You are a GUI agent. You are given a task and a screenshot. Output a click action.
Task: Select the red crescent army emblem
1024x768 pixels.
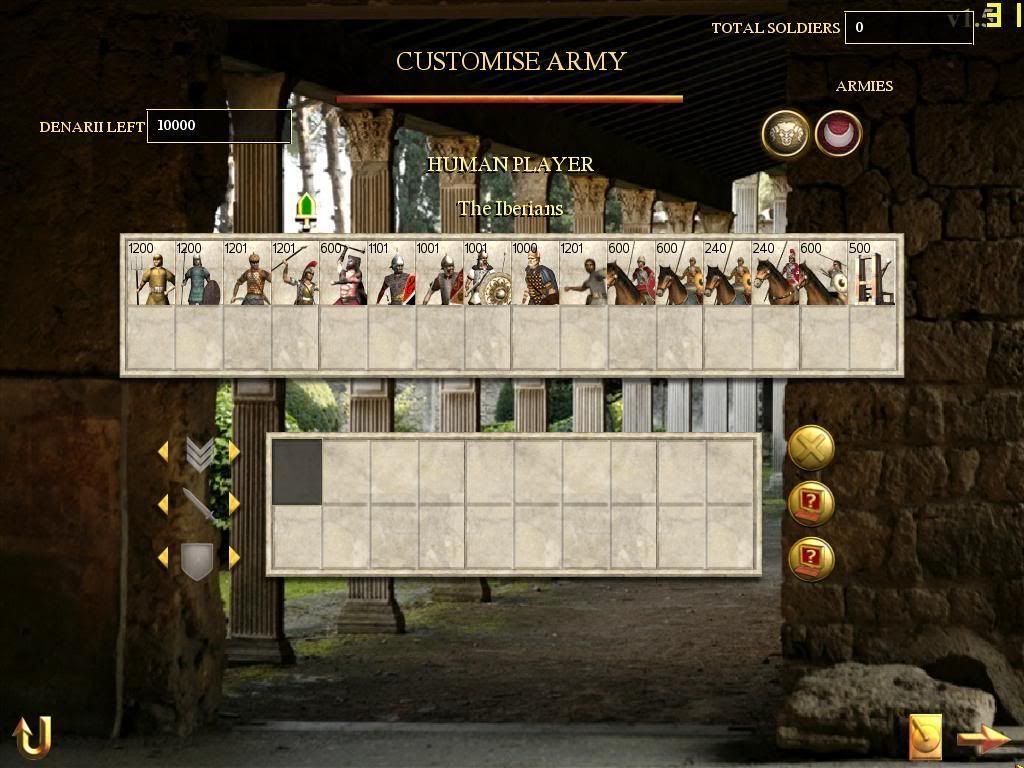click(x=838, y=134)
